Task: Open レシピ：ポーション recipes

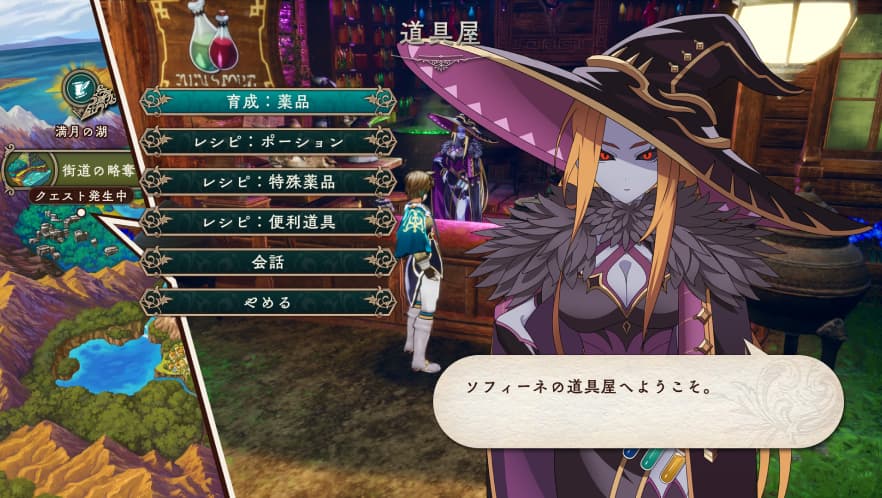Action: [268, 141]
